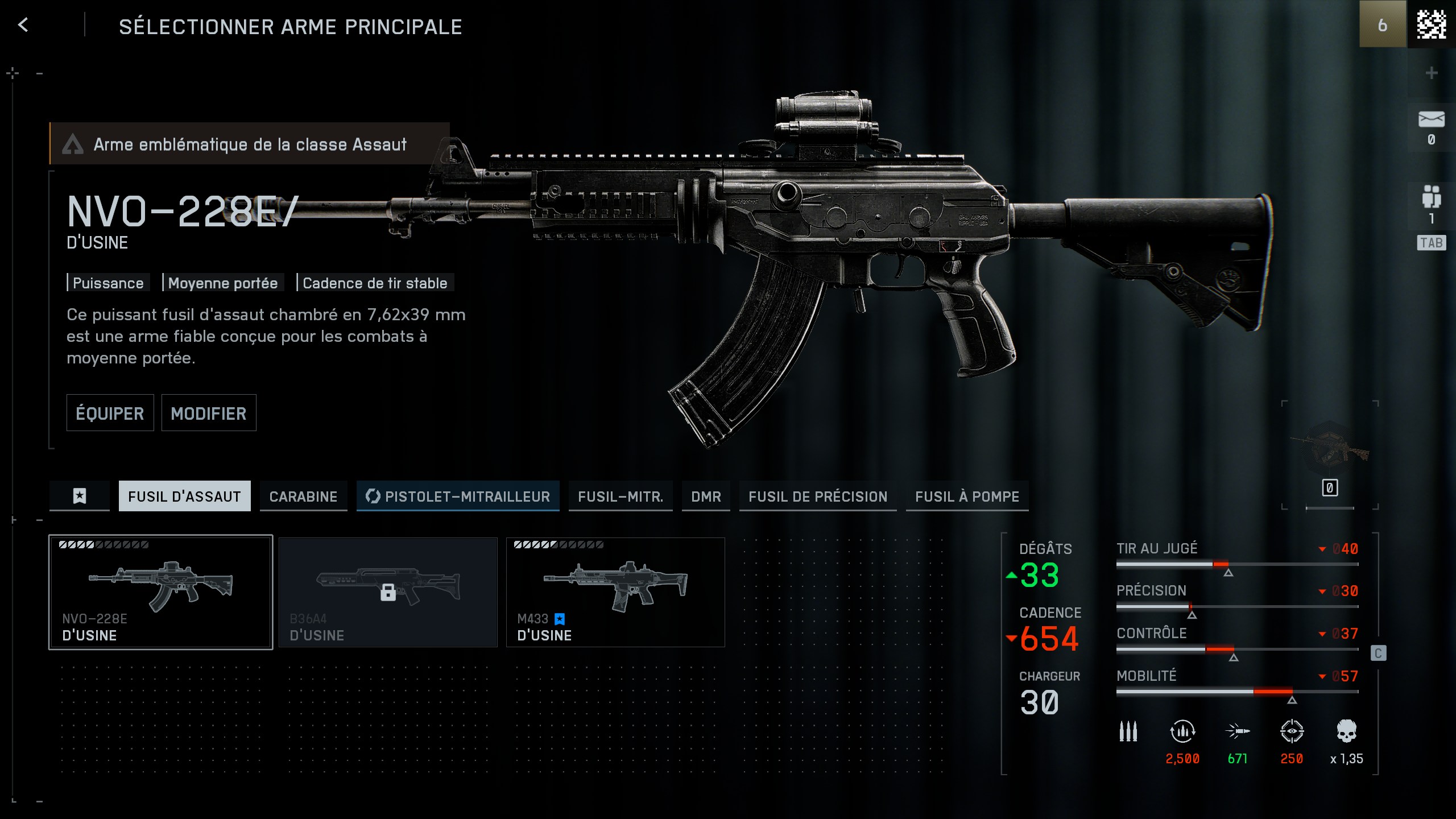Open MODIFIER to customize the NVO-228E

click(209, 413)
